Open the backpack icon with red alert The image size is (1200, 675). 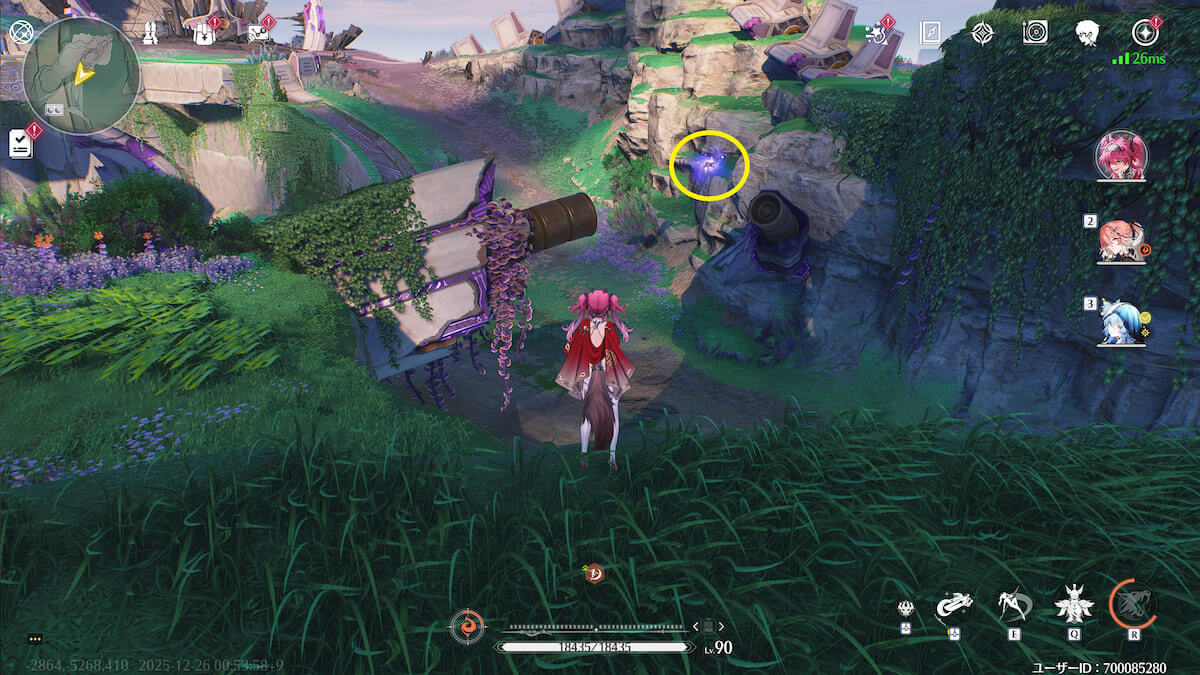click(x=204, y=33)
